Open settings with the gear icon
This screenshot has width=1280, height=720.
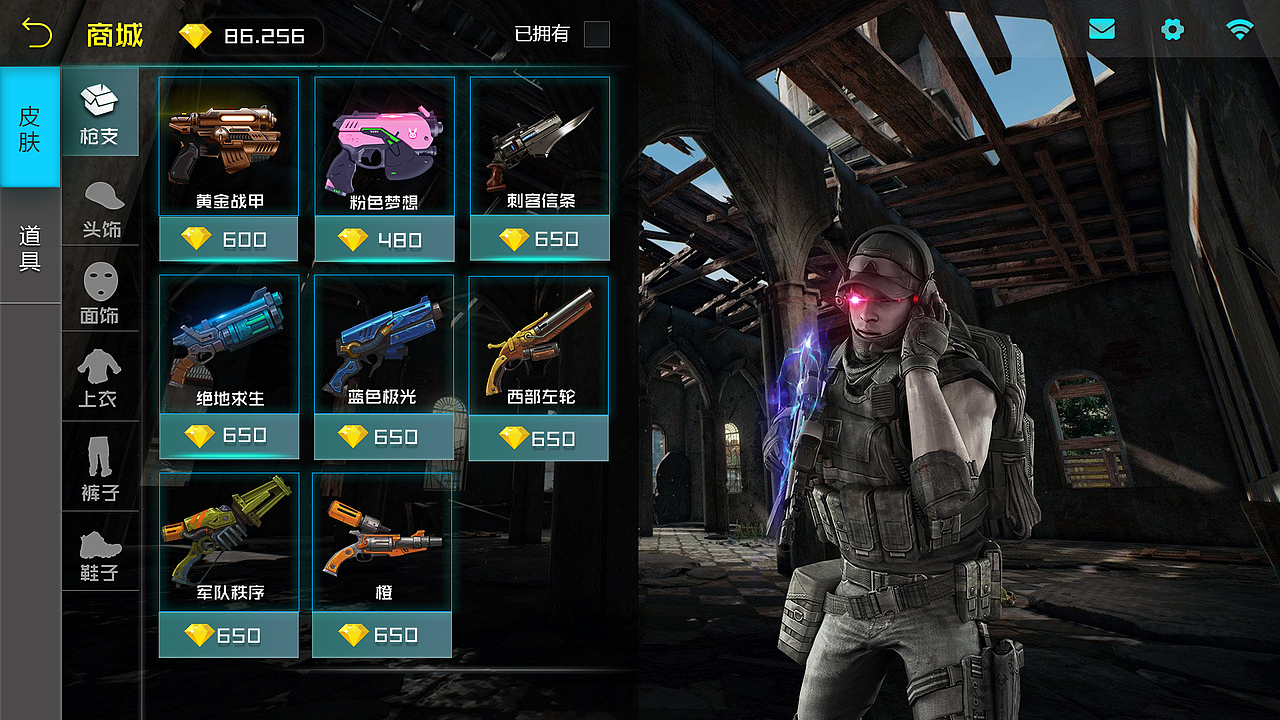pyautogui.click(x=1172, y=30)
